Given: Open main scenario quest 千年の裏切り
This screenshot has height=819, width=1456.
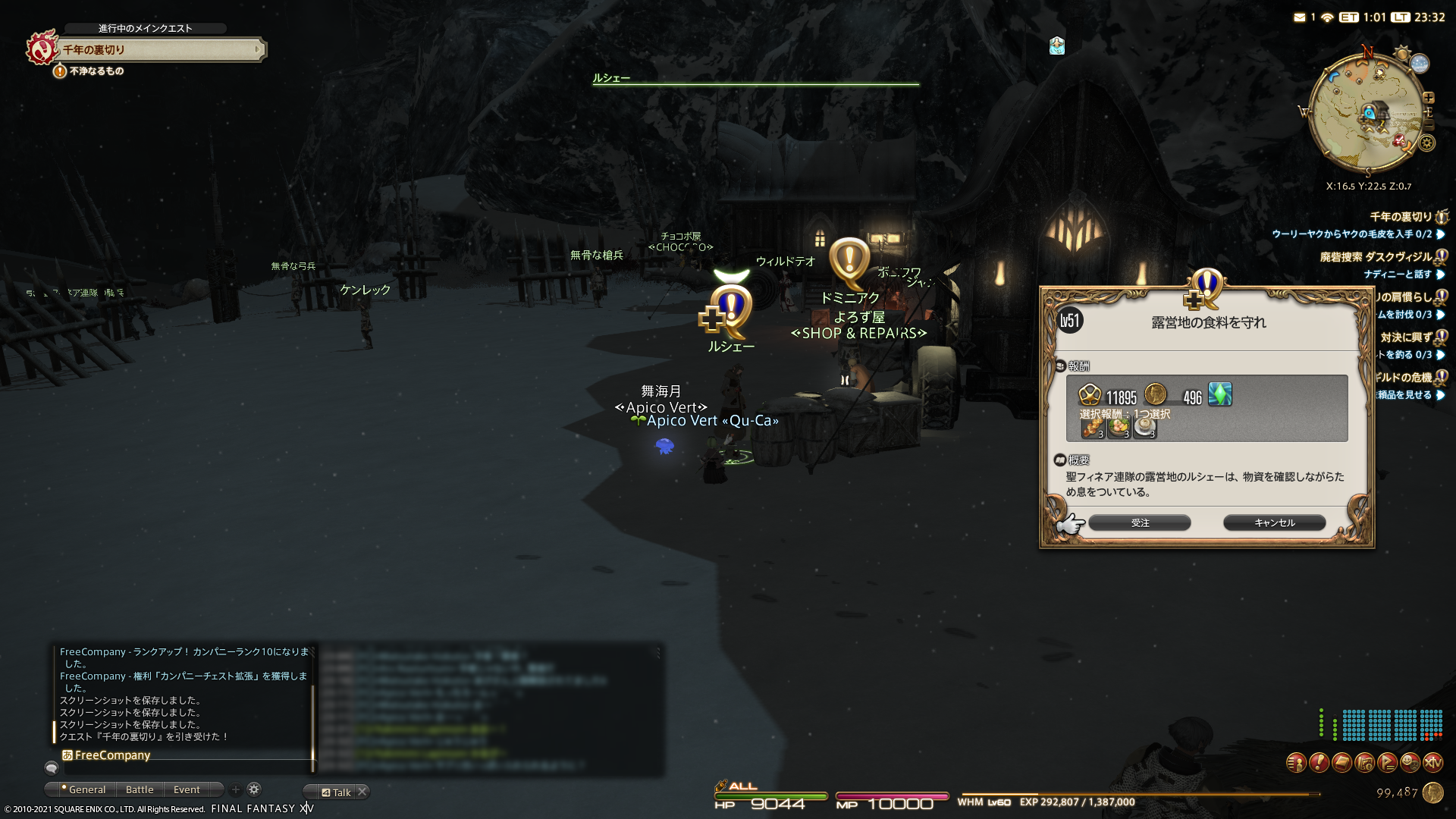Looking at the screenshot, I should pos(159,50).
